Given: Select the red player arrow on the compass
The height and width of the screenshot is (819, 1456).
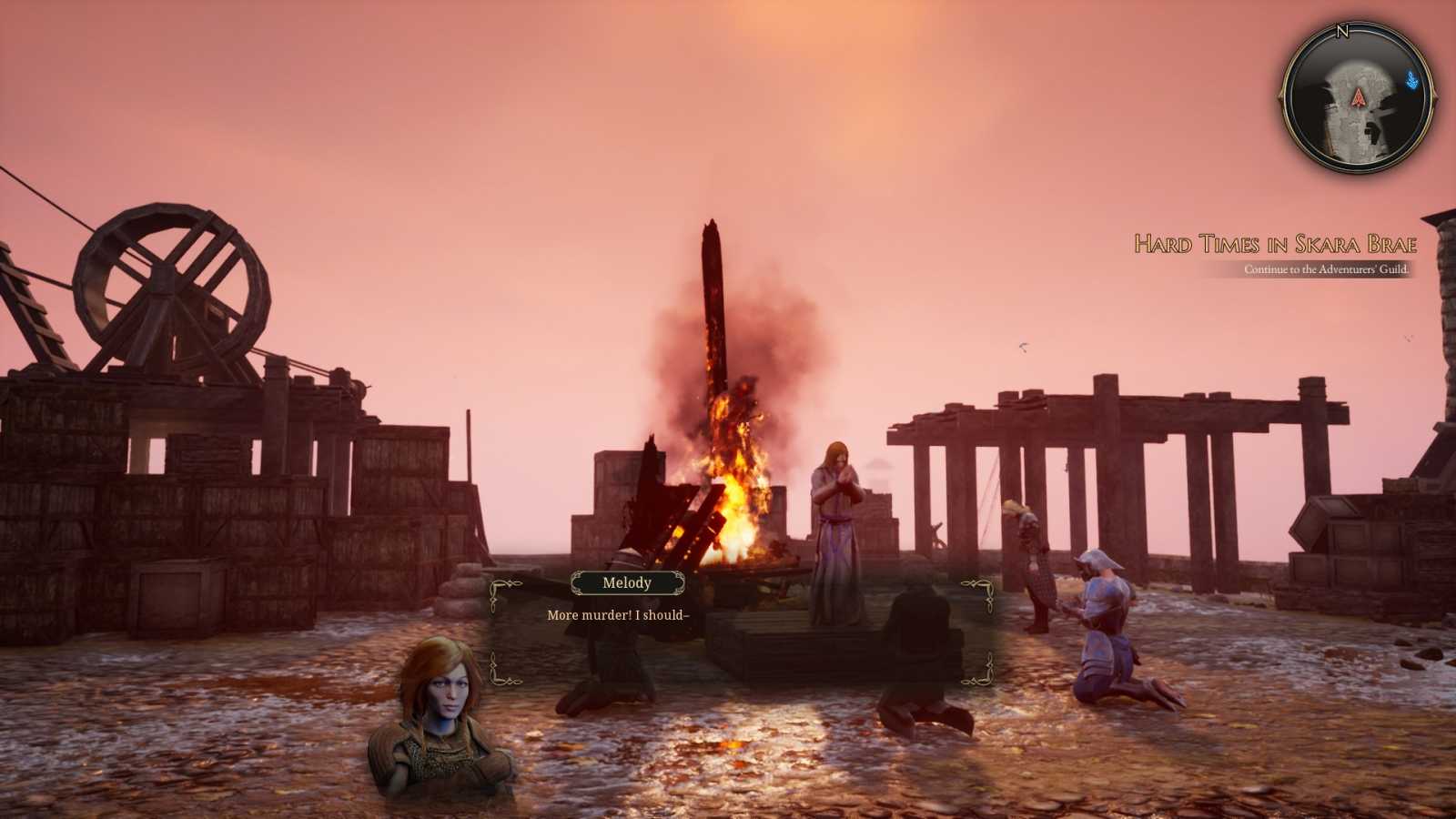Looking at the screenshot, I should 1358,98.
